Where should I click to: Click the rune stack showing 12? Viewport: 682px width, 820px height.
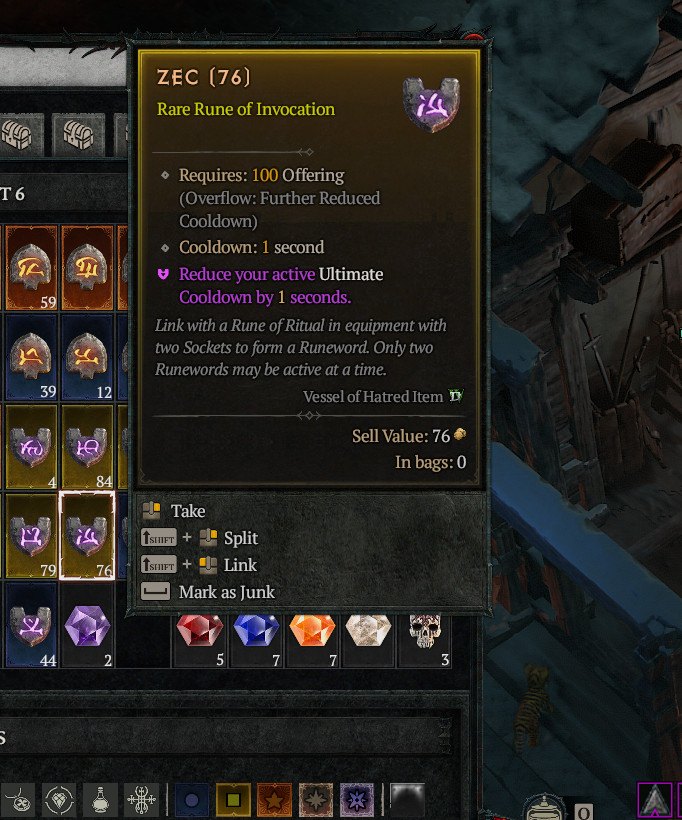[x=87, y=357]
